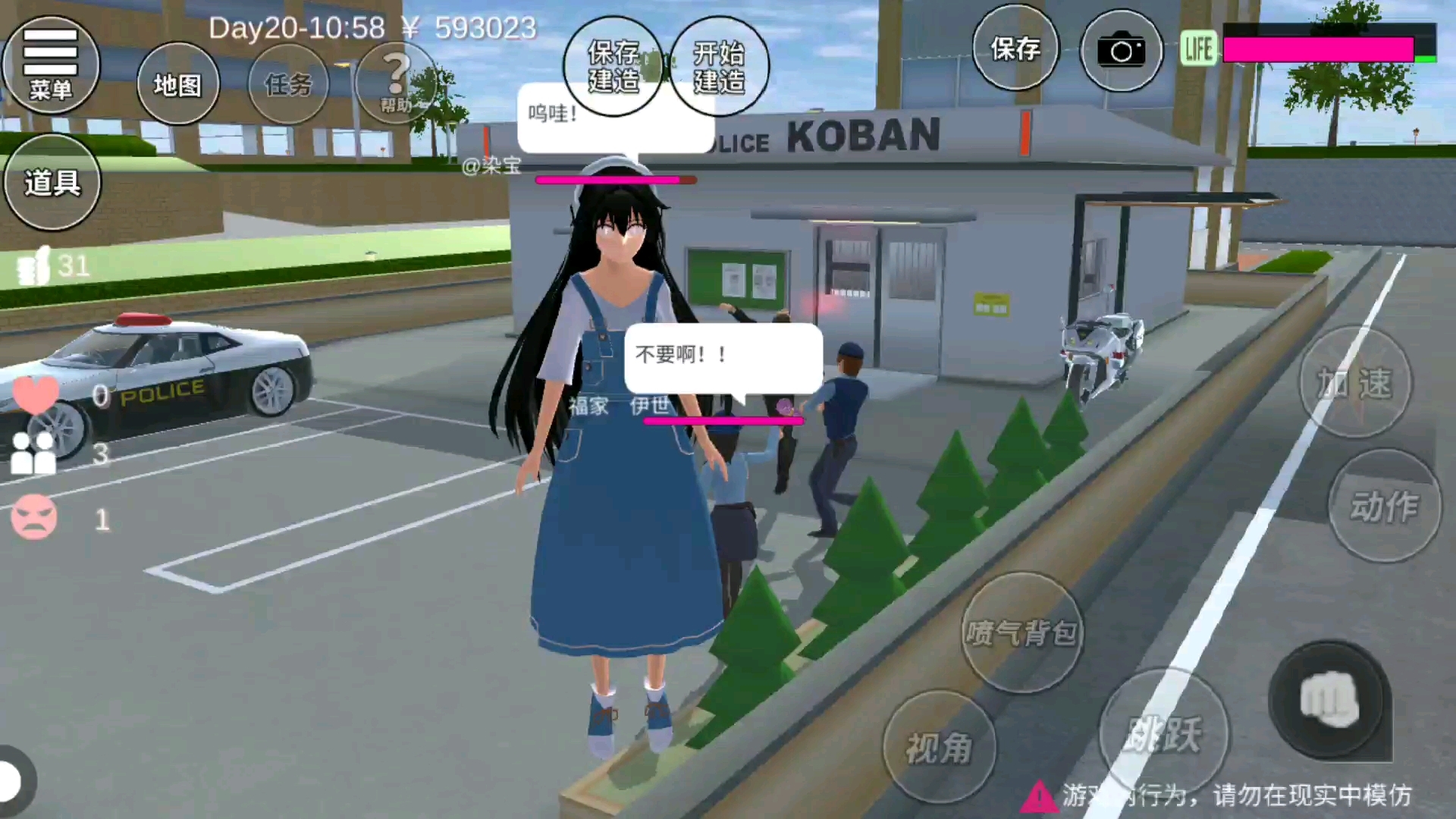Screen dimensions: 1456x819
Task: Open the 地图 map
Action: [x=177, y=83]
